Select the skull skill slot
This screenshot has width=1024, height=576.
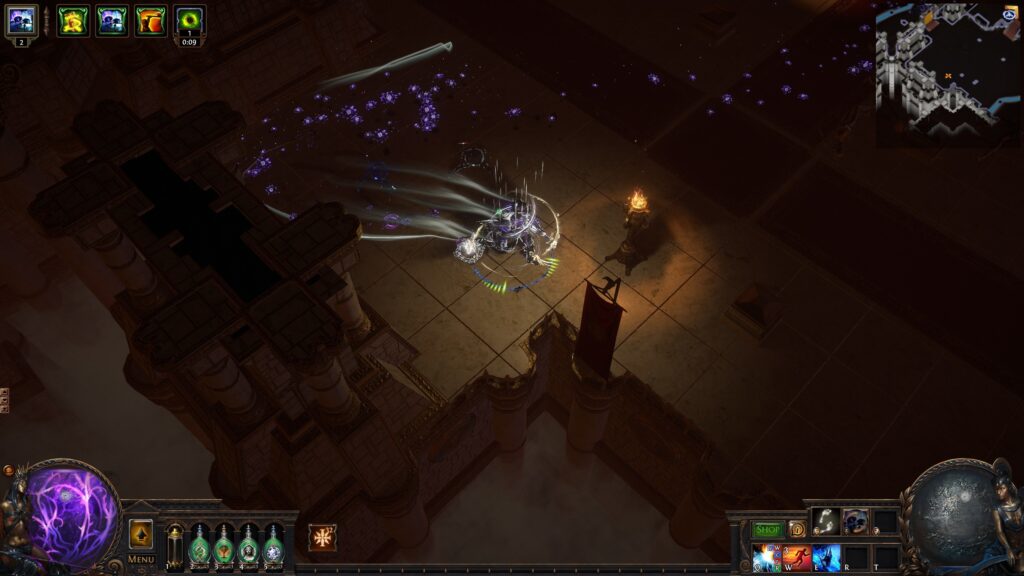point(855,521)
